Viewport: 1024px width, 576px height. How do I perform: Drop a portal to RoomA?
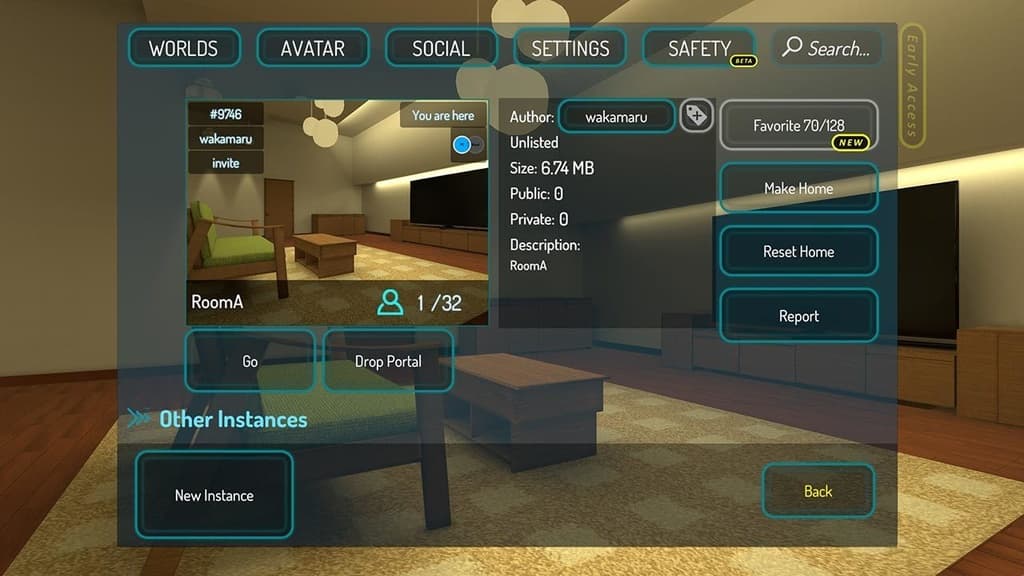point(388,361)
